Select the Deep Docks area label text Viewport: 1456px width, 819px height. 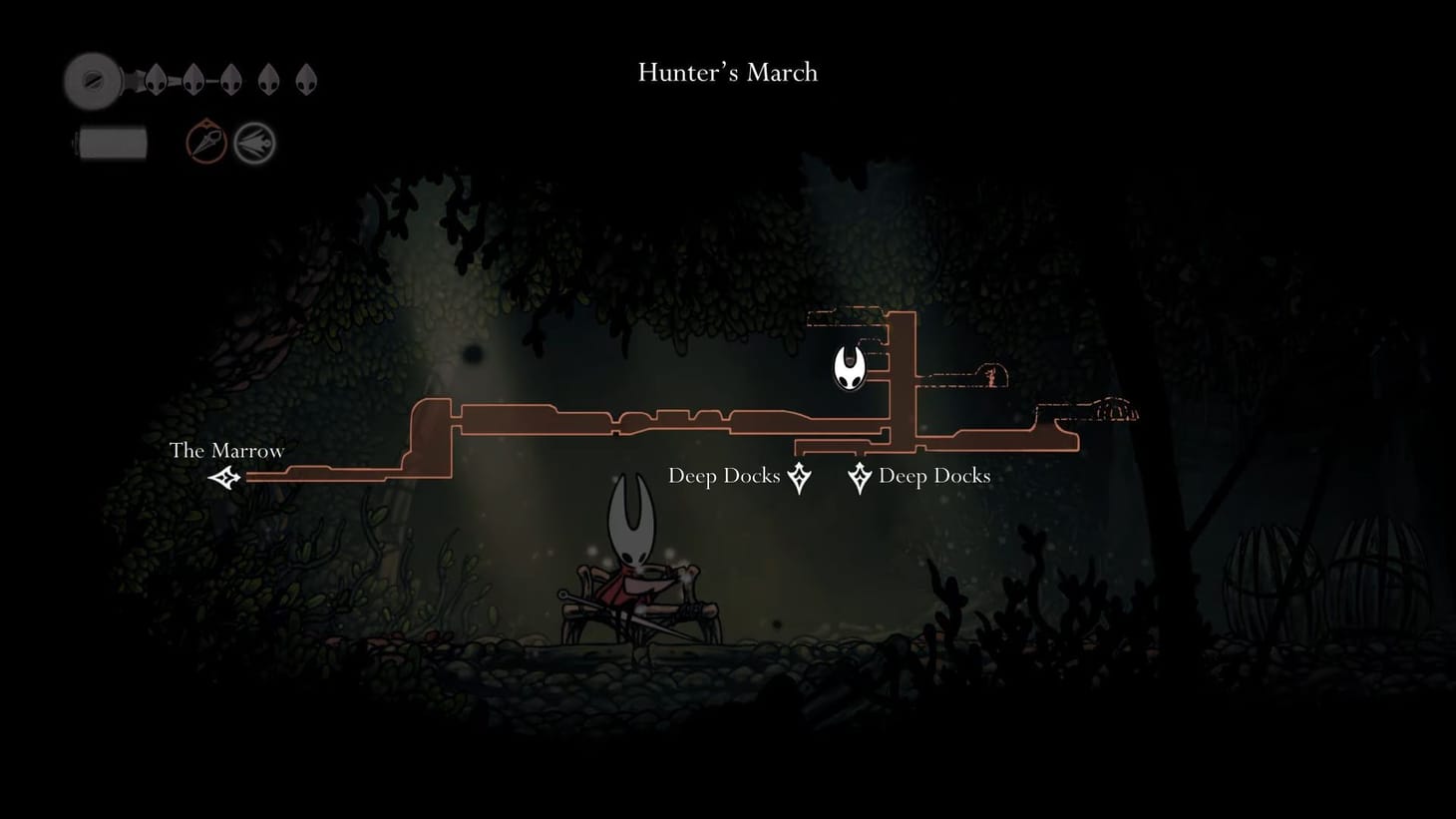(x=724, y=476)
